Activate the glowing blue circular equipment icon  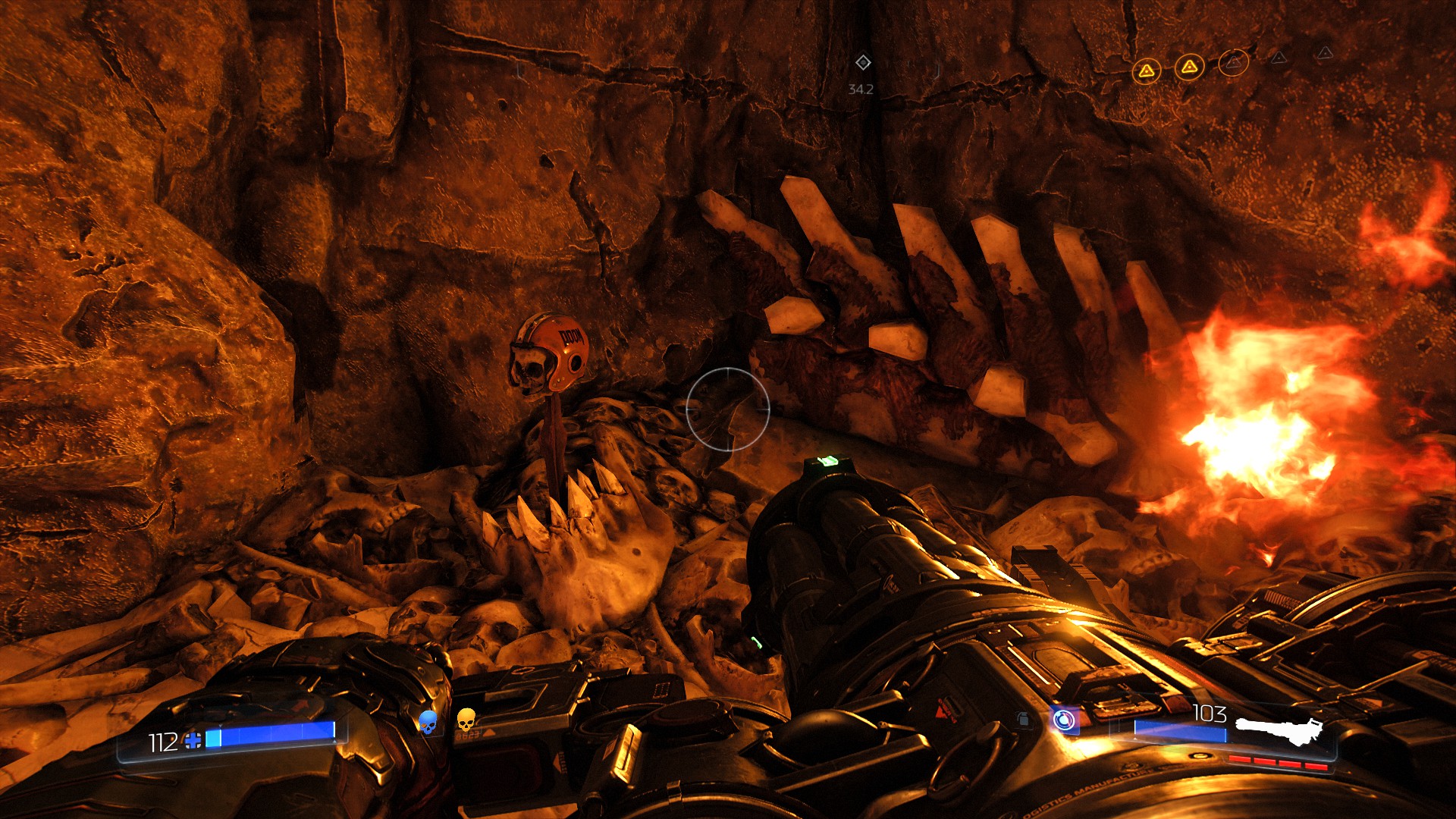(x=1064, y=719)
